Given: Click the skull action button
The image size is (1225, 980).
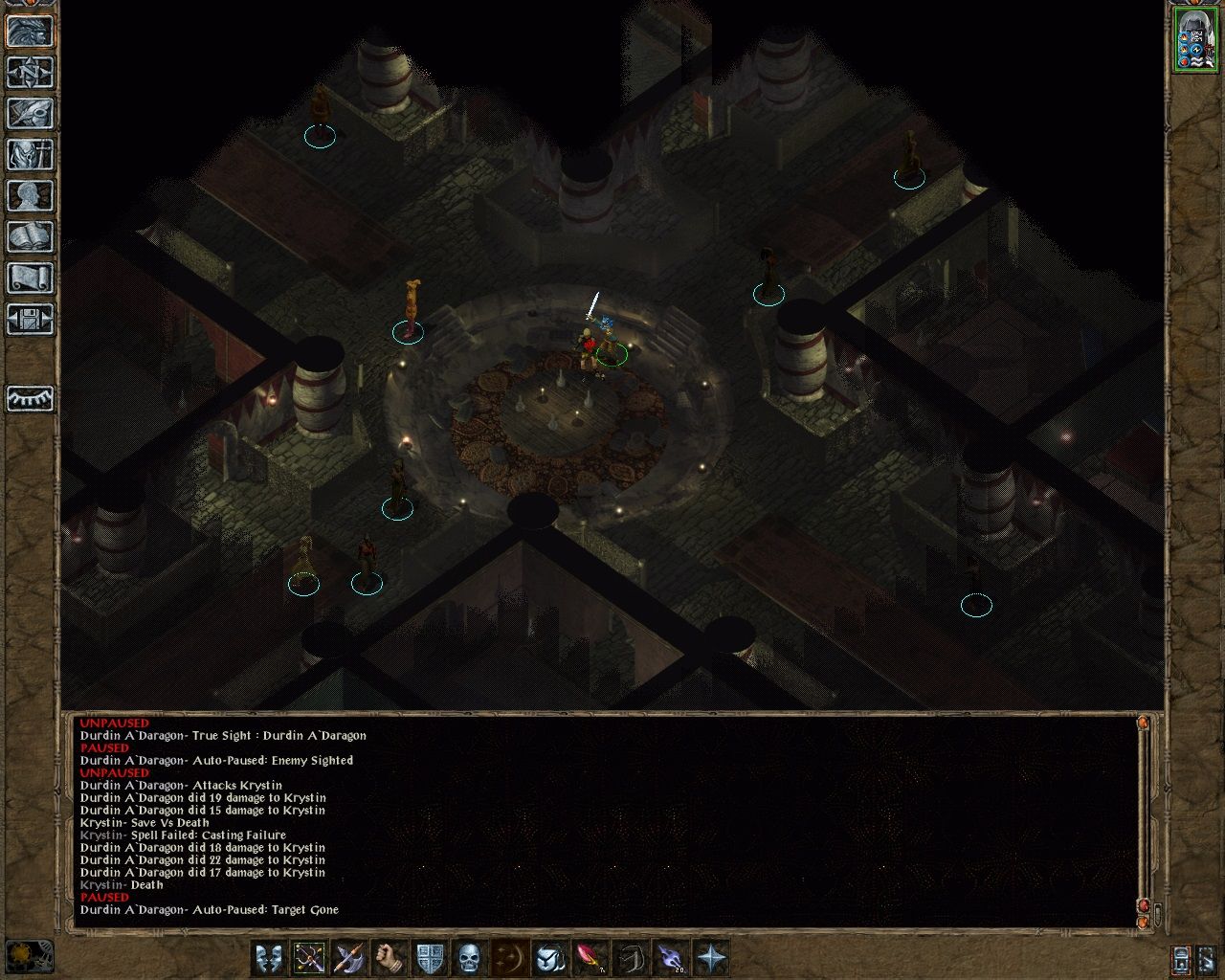Looking at the screenshot, I should tap(469, 958).
